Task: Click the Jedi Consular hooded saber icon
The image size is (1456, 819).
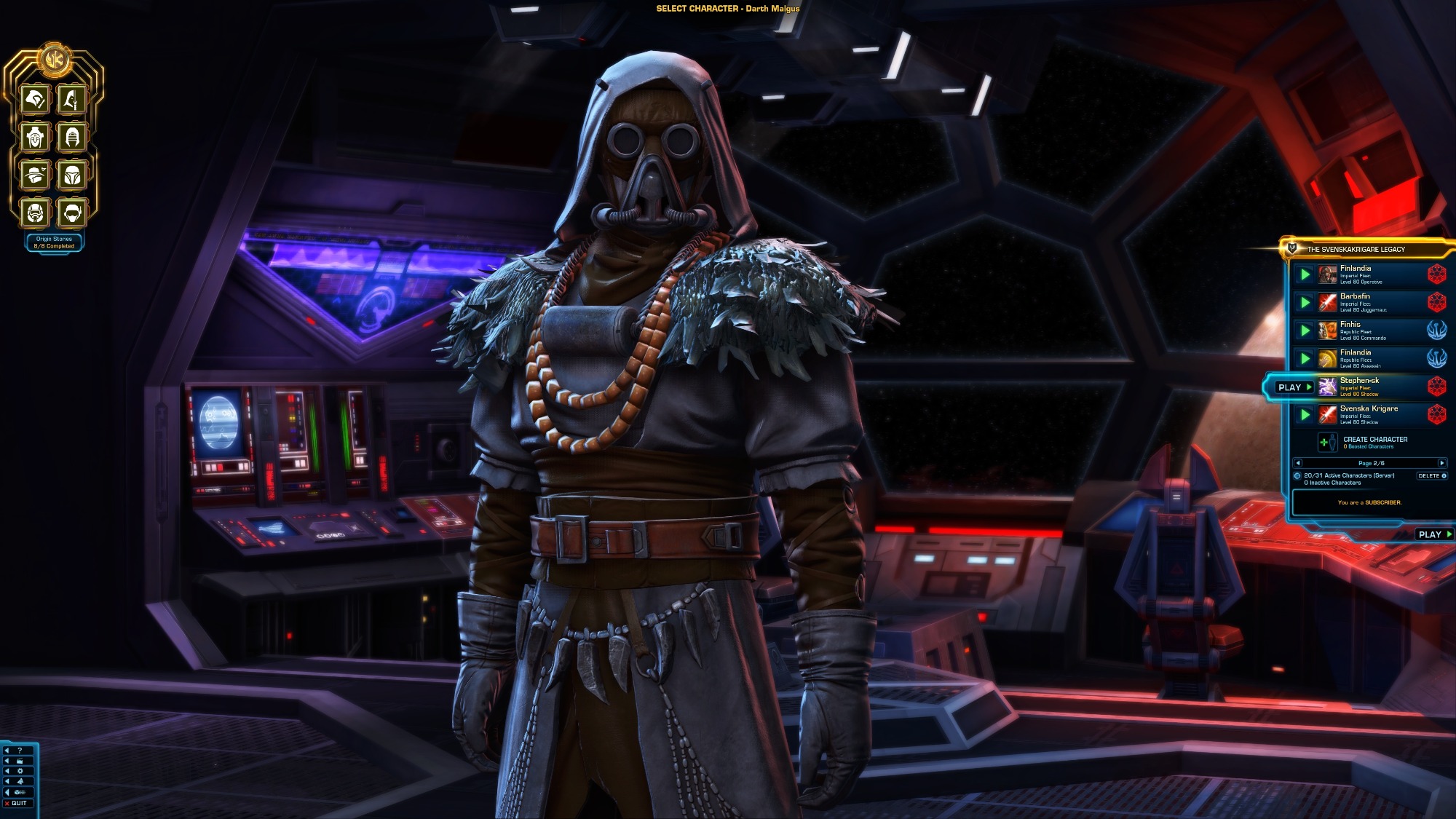Action: click(x=72, y=99)
